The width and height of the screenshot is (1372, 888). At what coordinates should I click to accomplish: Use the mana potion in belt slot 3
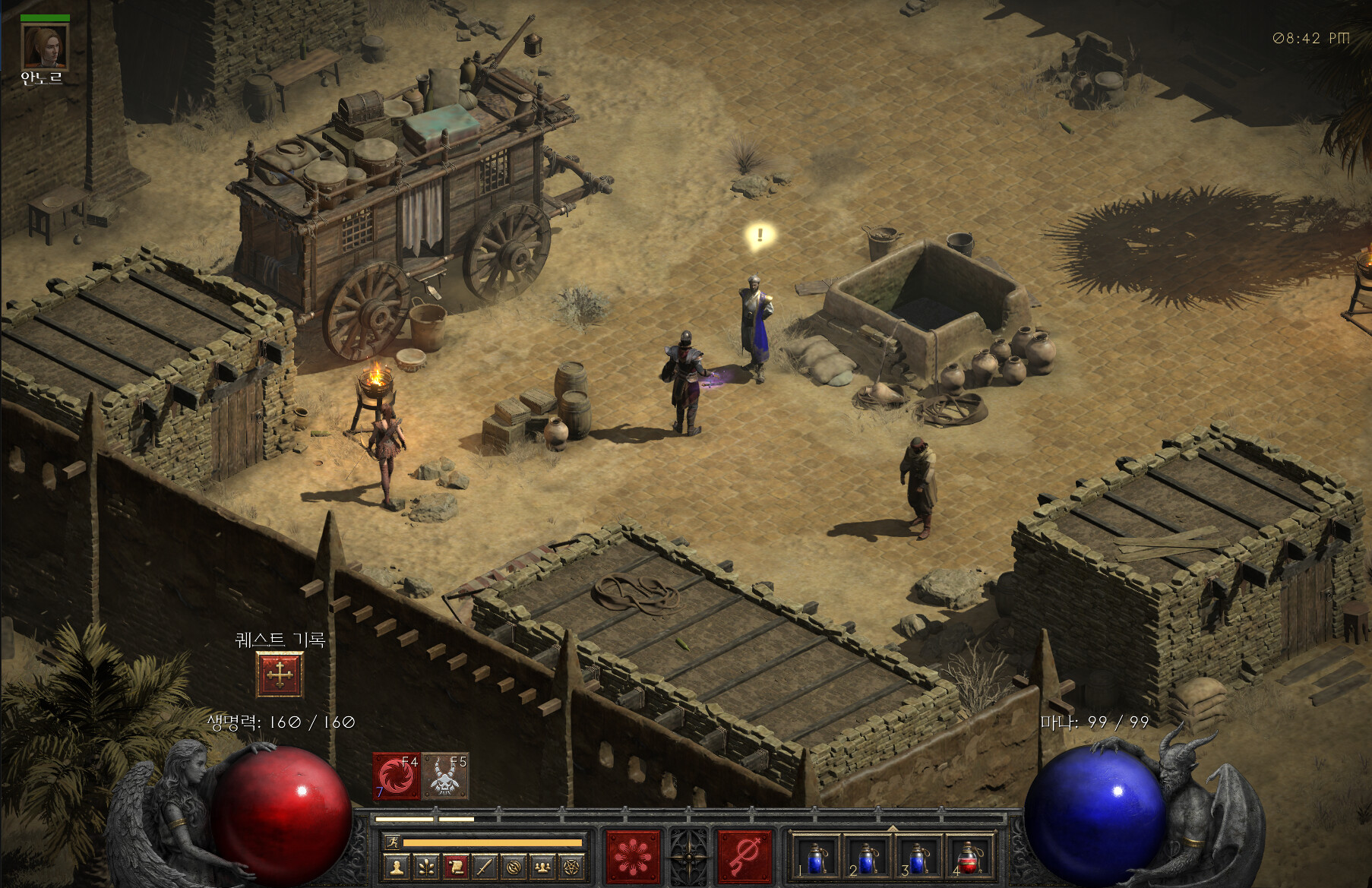pos(918,858)
